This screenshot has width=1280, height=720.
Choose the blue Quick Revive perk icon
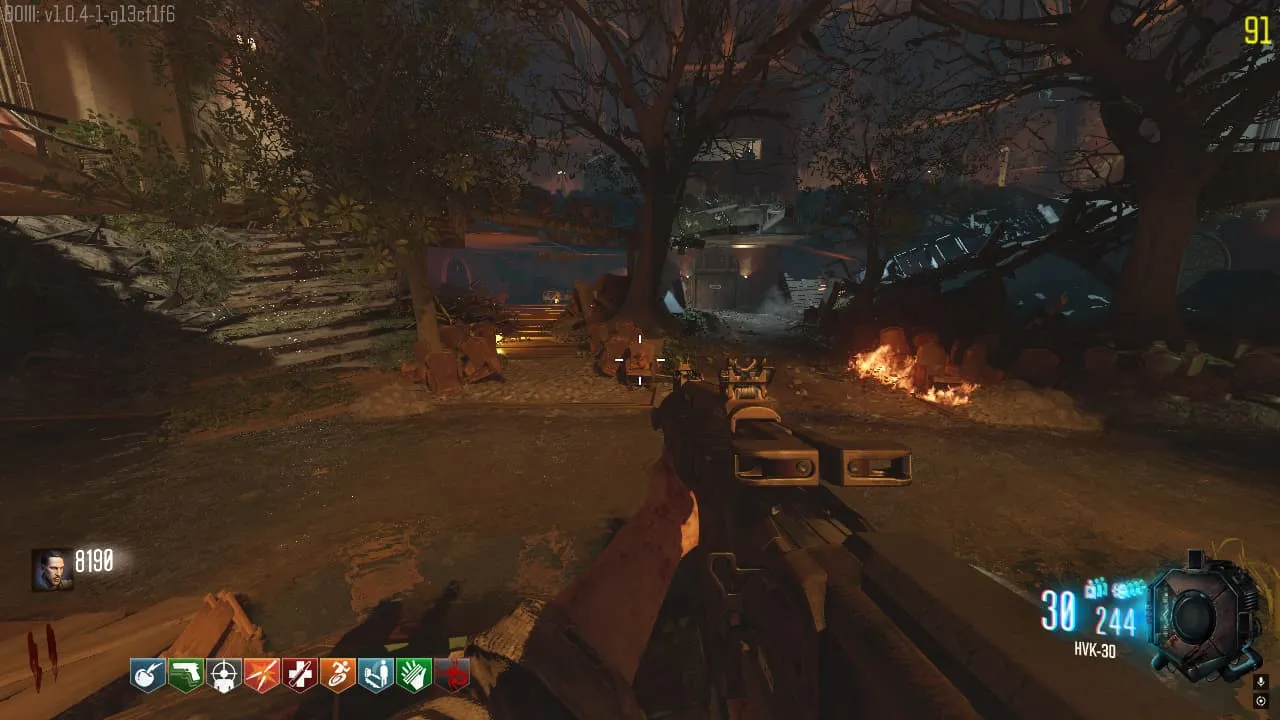tap(376, 675)
